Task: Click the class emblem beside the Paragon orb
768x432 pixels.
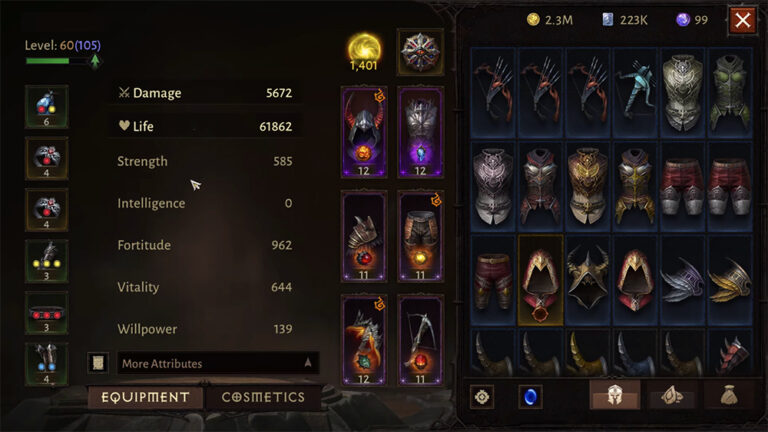Action: [420, 50]
